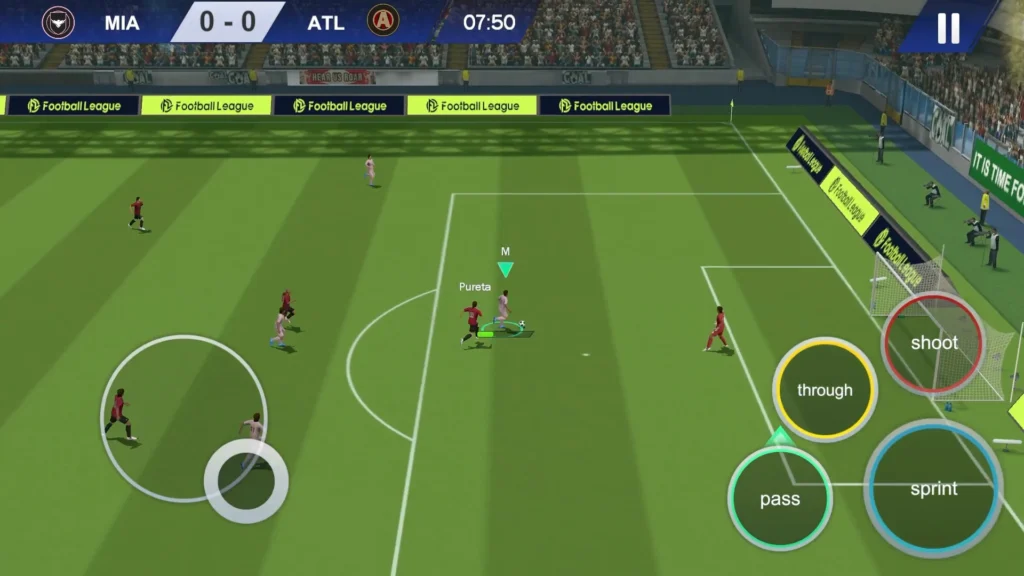Activate the blue sprint button
The width and height of the screenshot is (1024, 576).
933,489
